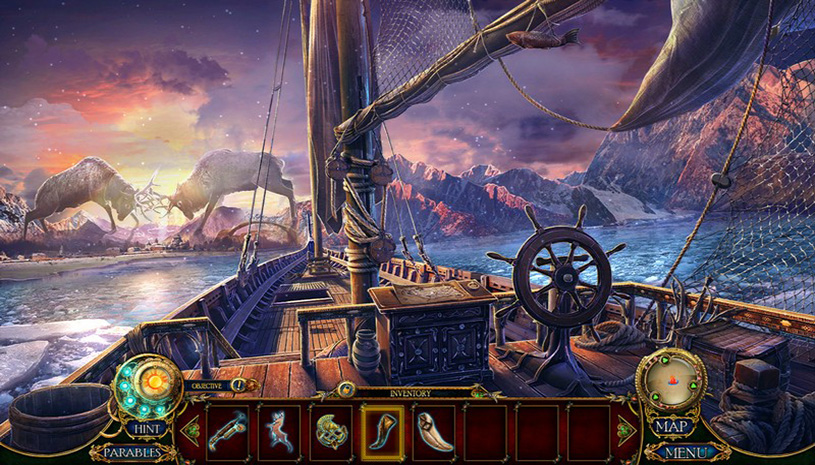Open the Parables collection
The image size is (815, 465).
point(129,452)
